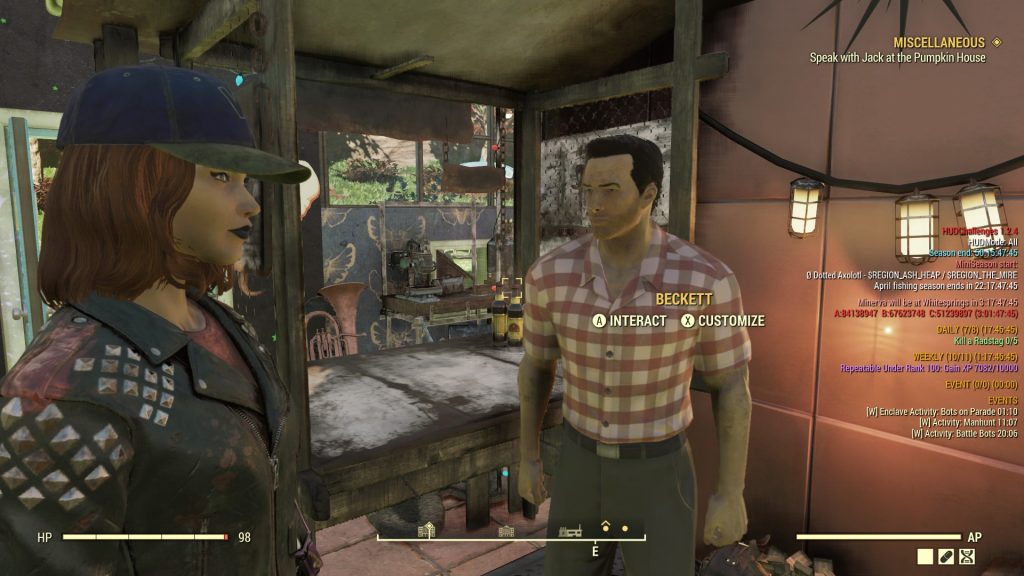Click the quest marker with the upward arrow
The image size is (1024, 576).
coord(605,526)
